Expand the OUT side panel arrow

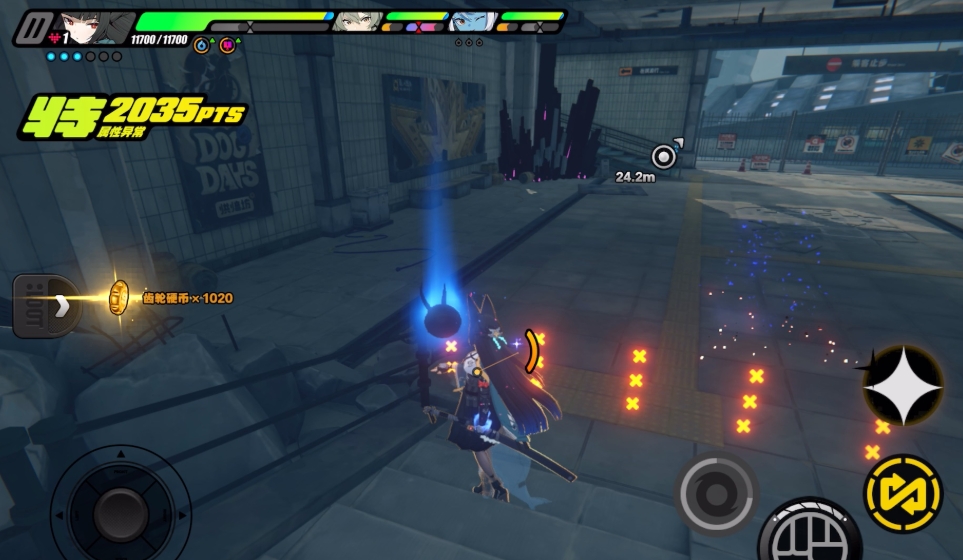[61, 305]
